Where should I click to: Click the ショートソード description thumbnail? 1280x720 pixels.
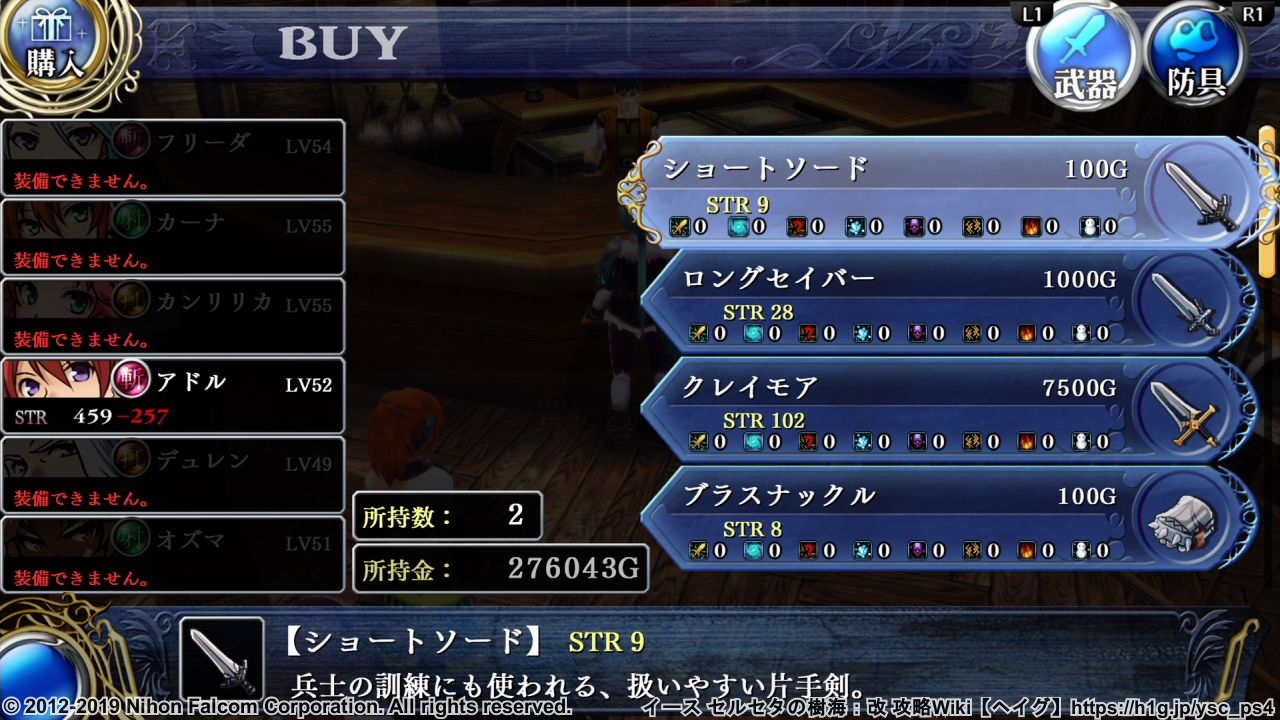coord(221,659)
